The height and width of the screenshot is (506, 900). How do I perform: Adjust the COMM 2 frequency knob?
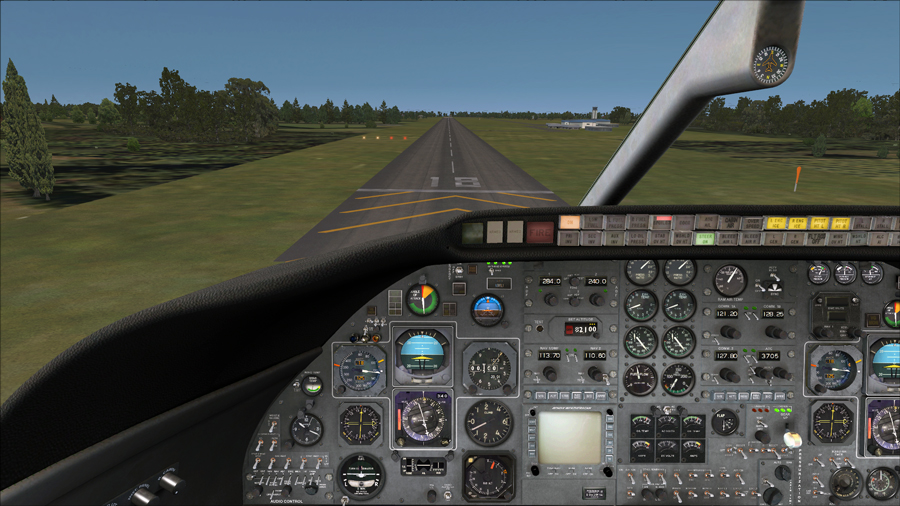[x=730, y=373]
